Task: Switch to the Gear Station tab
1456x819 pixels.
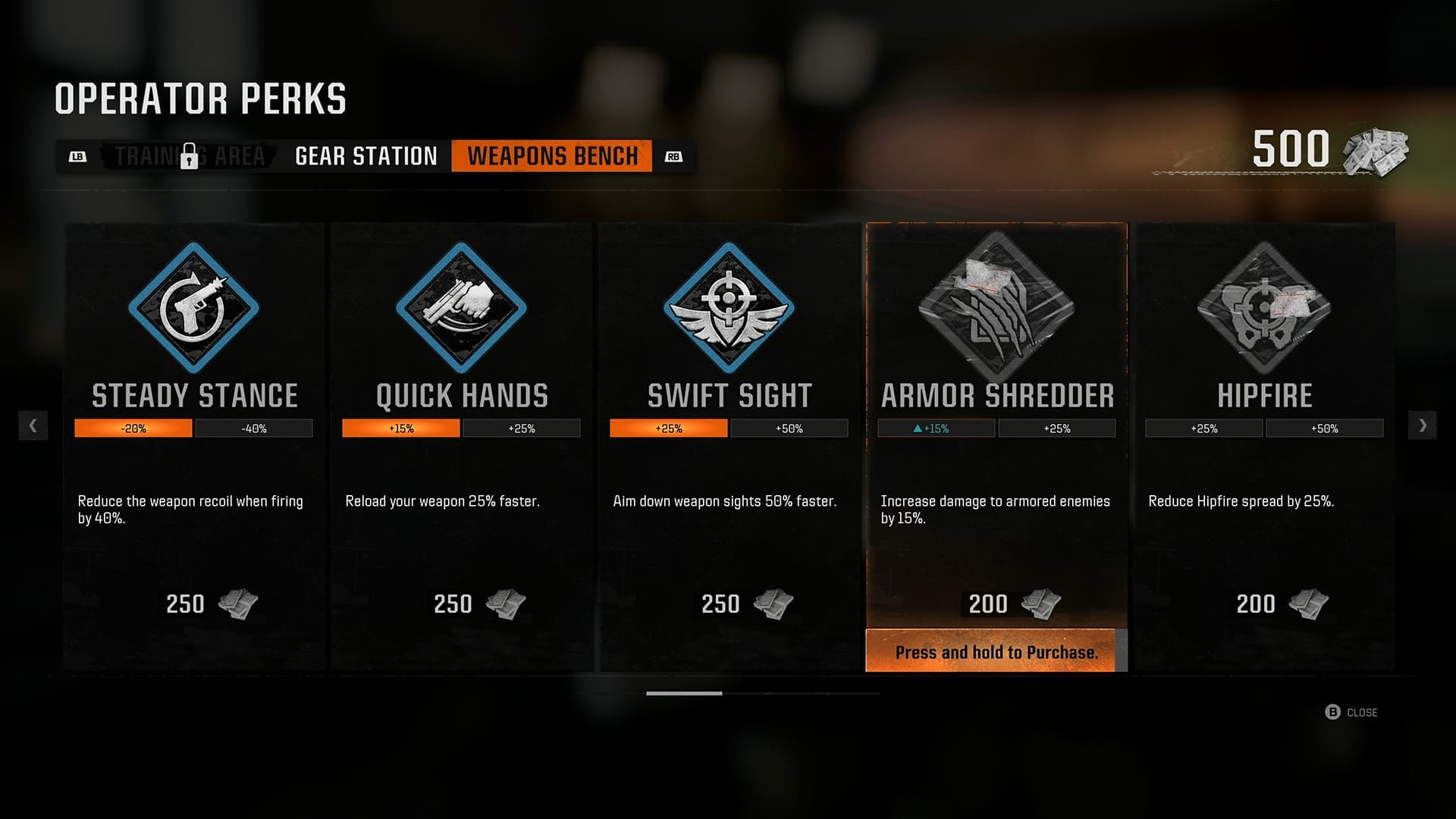Action: tap(365, 155)
